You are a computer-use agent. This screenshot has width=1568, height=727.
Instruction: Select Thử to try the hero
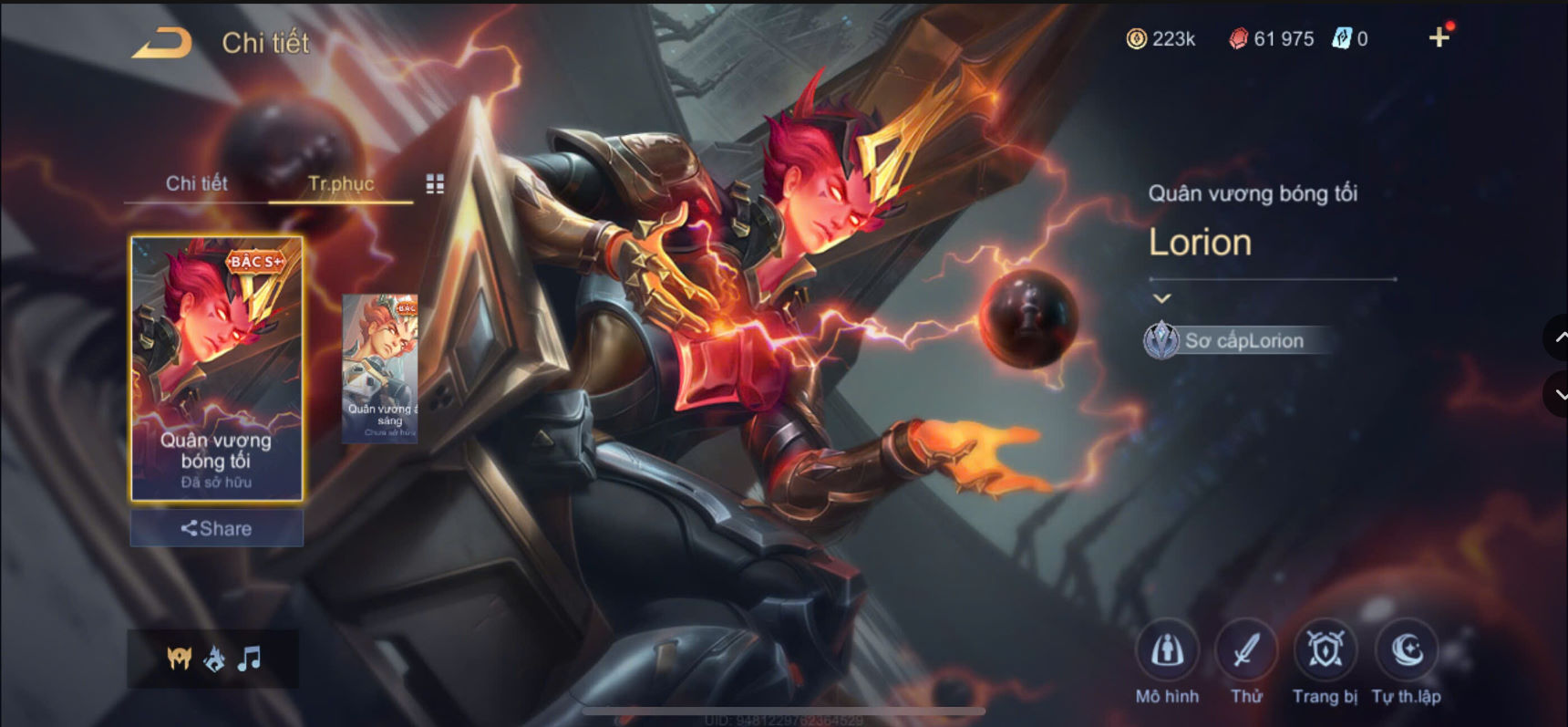(1247, 652)
